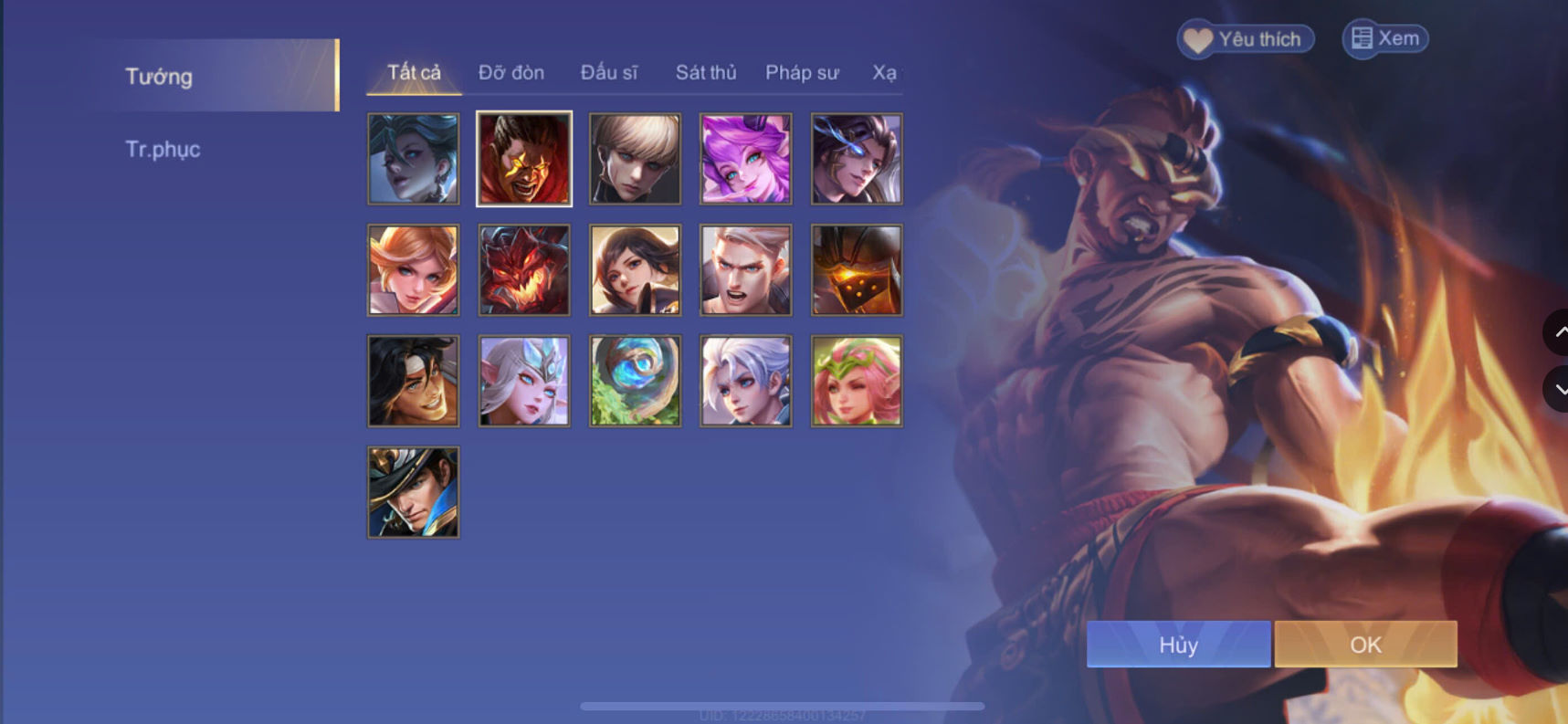The height and width of the screenshot is (724, 1568).
Task: Click the list icon inside the Xem button
Action: click(x=1362, y=38)
